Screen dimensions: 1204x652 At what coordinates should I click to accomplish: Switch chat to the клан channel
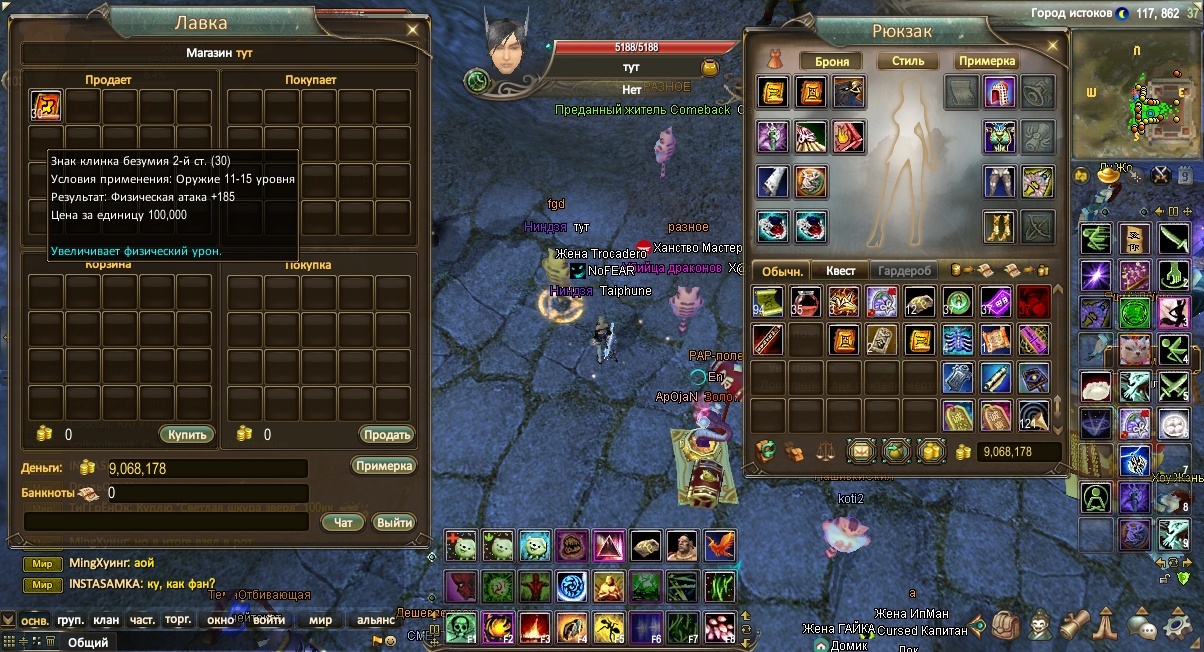106,620
